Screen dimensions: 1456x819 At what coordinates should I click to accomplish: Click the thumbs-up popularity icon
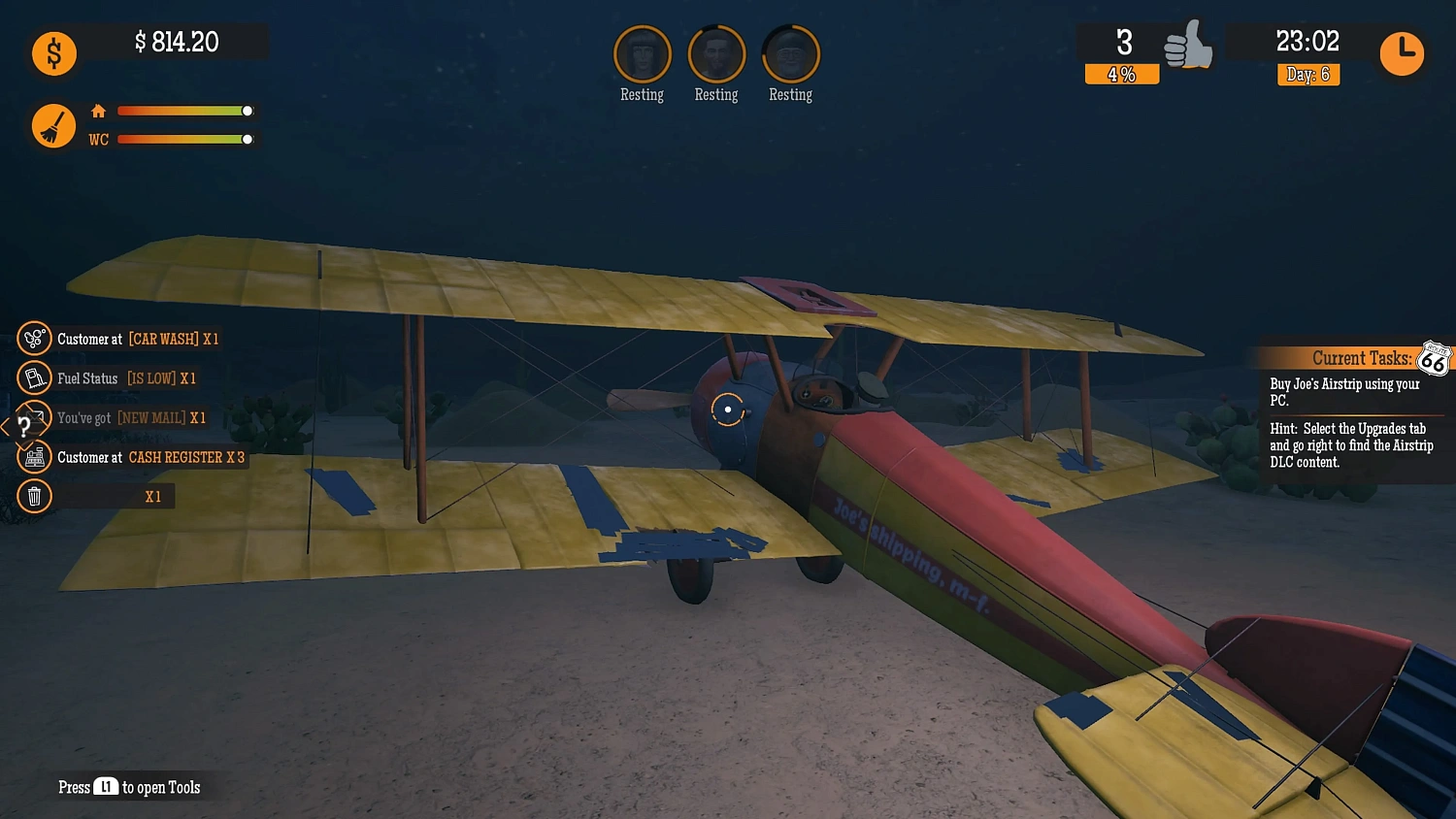[x=1188, y=47]
